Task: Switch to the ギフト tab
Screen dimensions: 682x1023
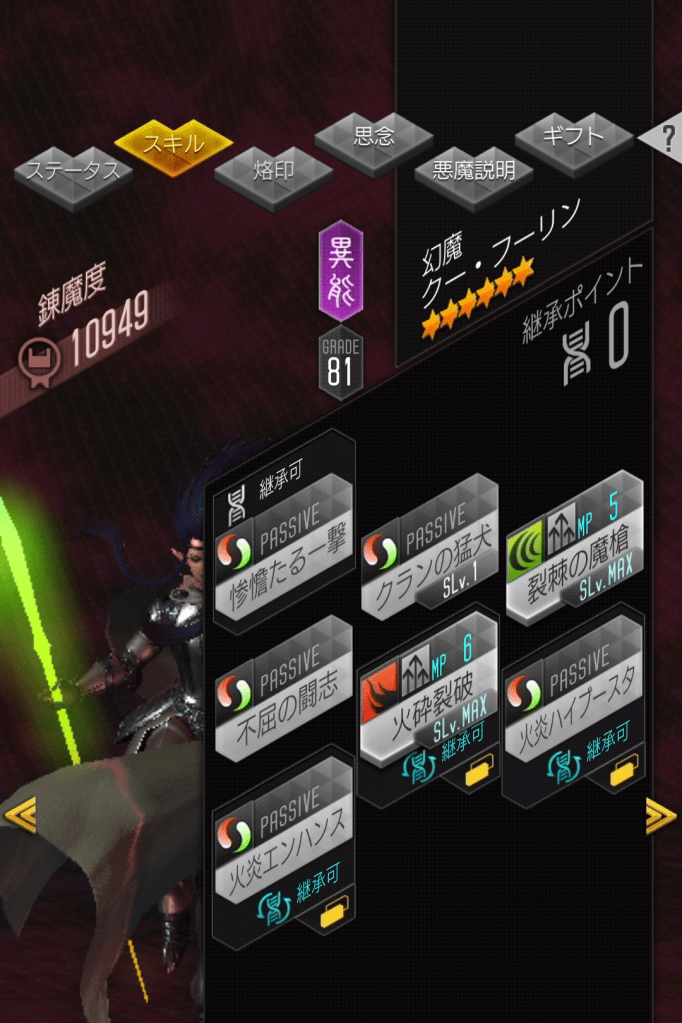Action: click(x=573, y=135)
